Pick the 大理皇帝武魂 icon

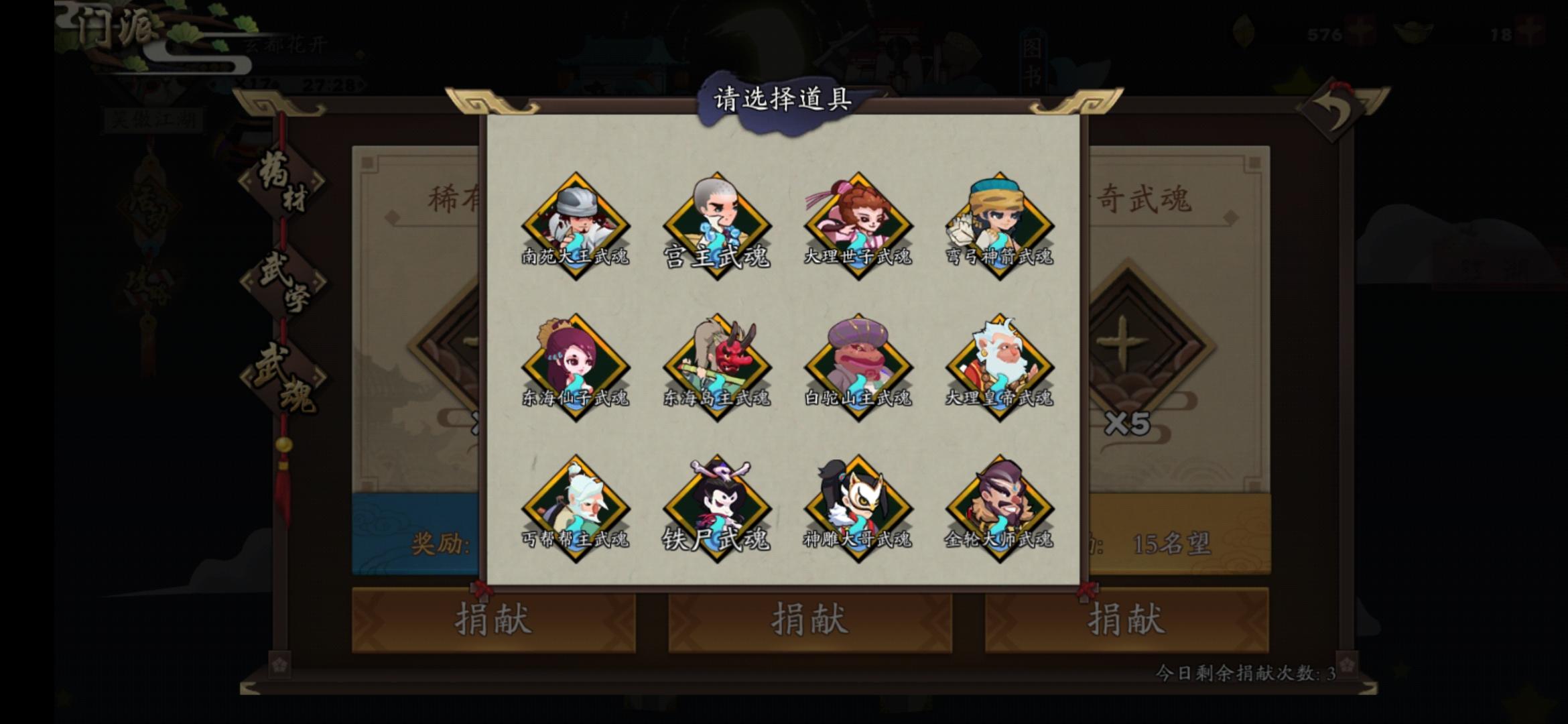(x=999, y=365)
